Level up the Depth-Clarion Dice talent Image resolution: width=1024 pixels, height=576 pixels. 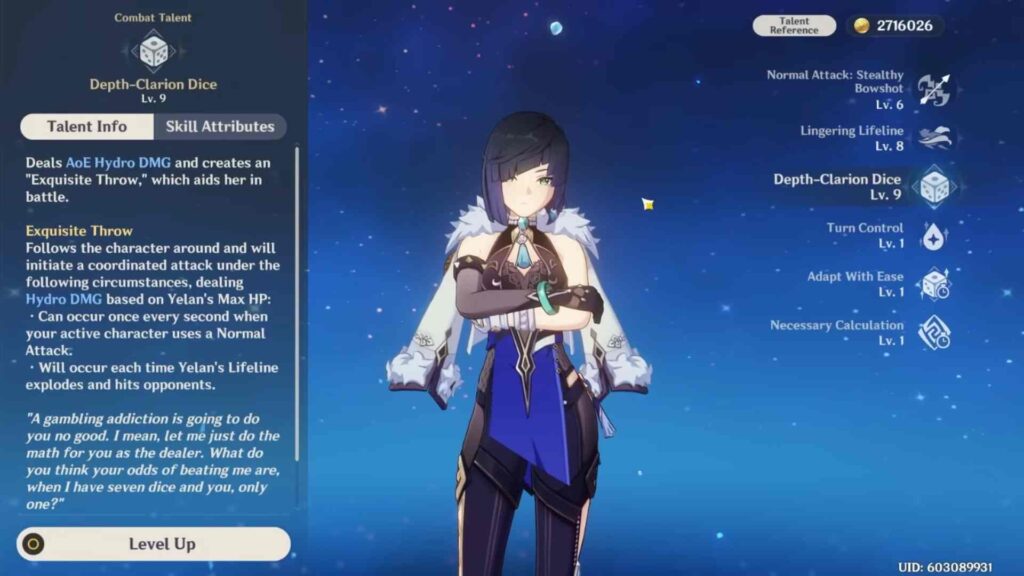[x=154, y=544]
